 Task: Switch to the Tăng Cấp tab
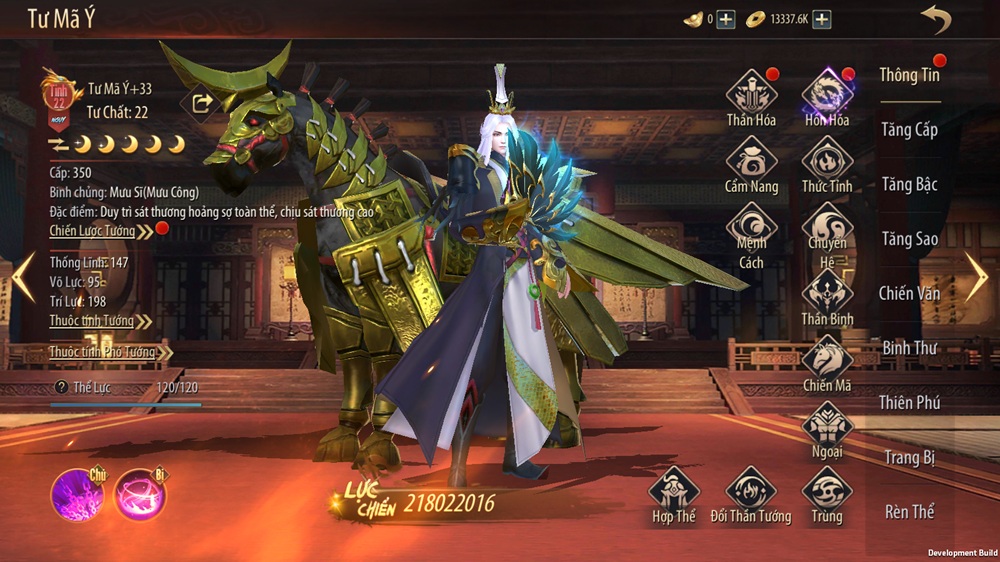click(909, 129)
